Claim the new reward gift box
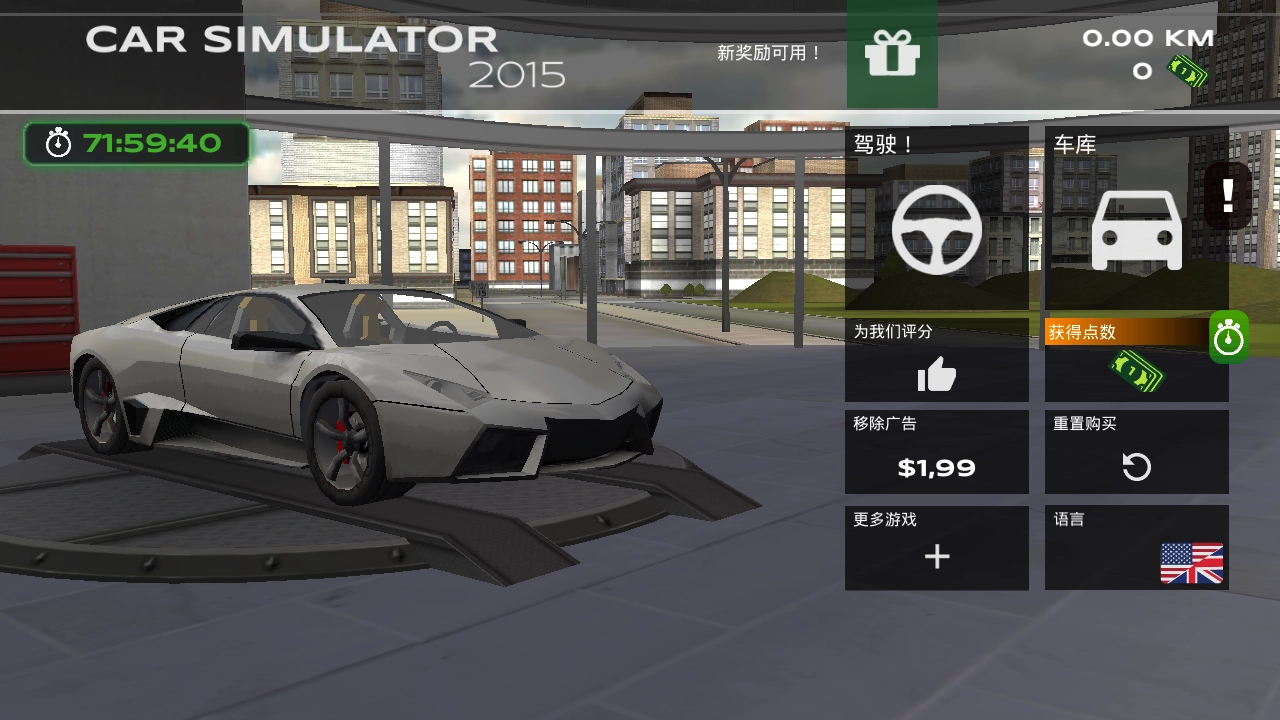Image resolution: width=1280 pixels, height=720 pixels. pos(892,54)
